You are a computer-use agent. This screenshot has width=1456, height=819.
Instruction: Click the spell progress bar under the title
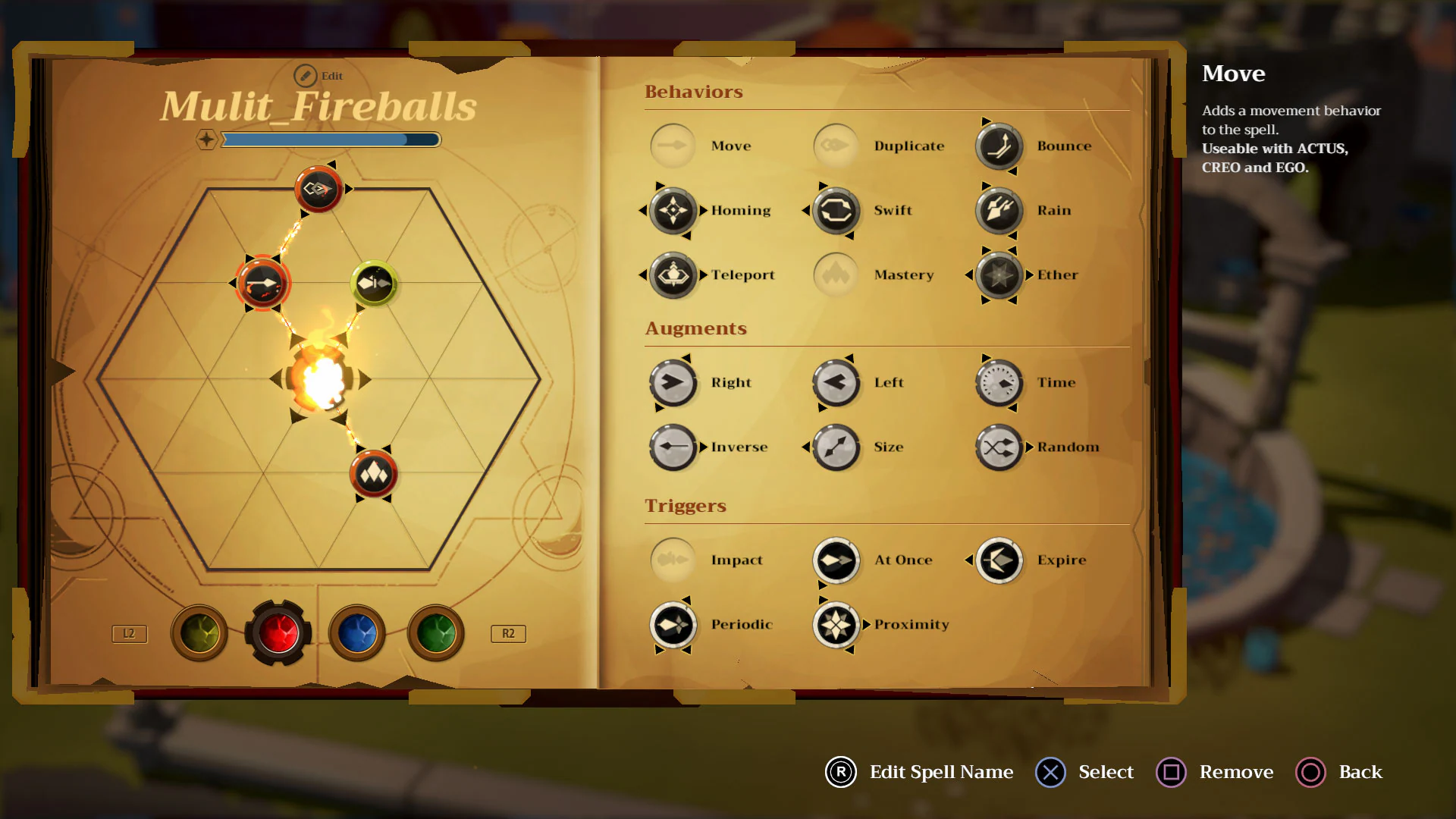331,140
